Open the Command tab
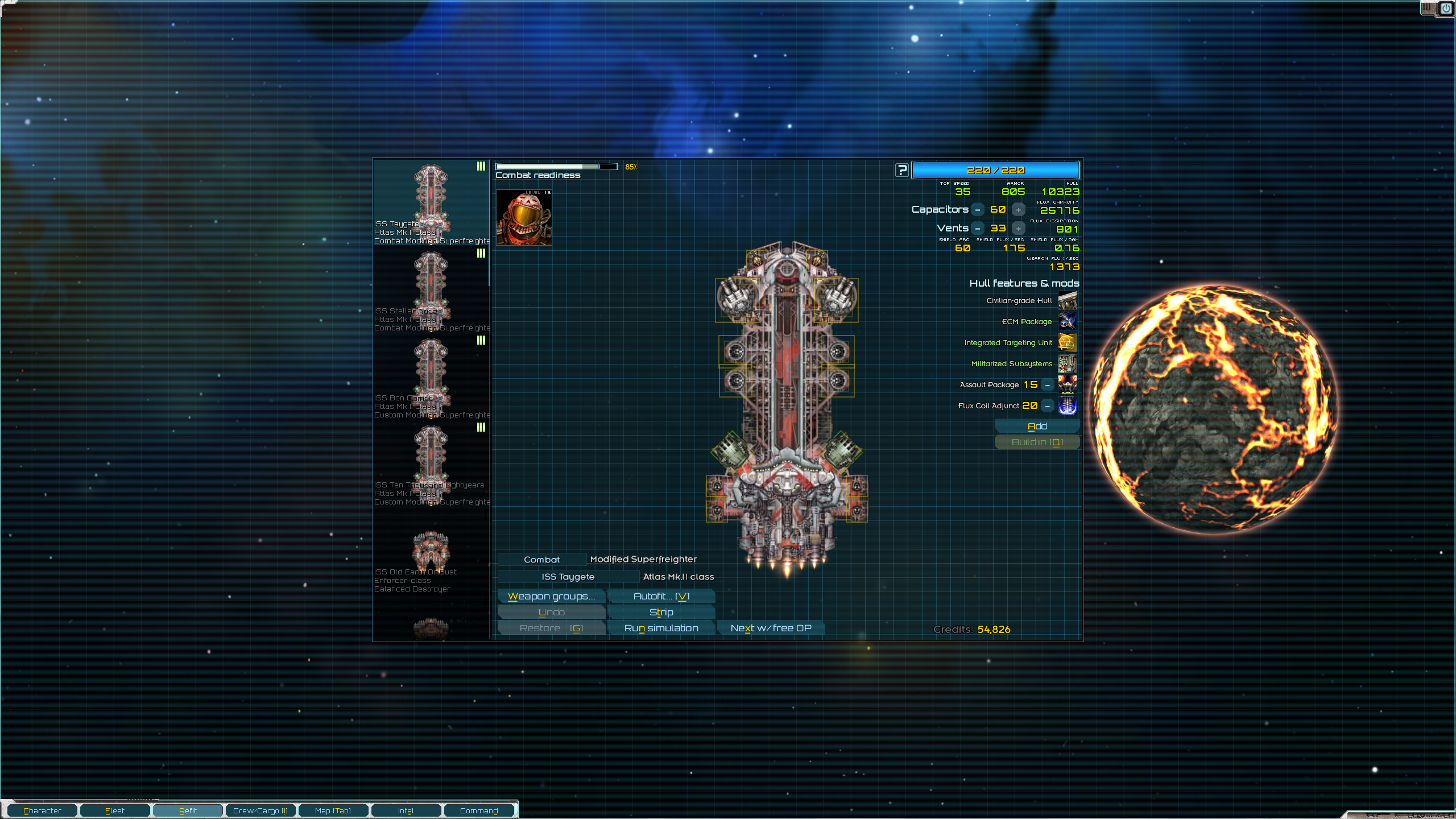This screenshot has width=1456, height=819. click(479, 810)
